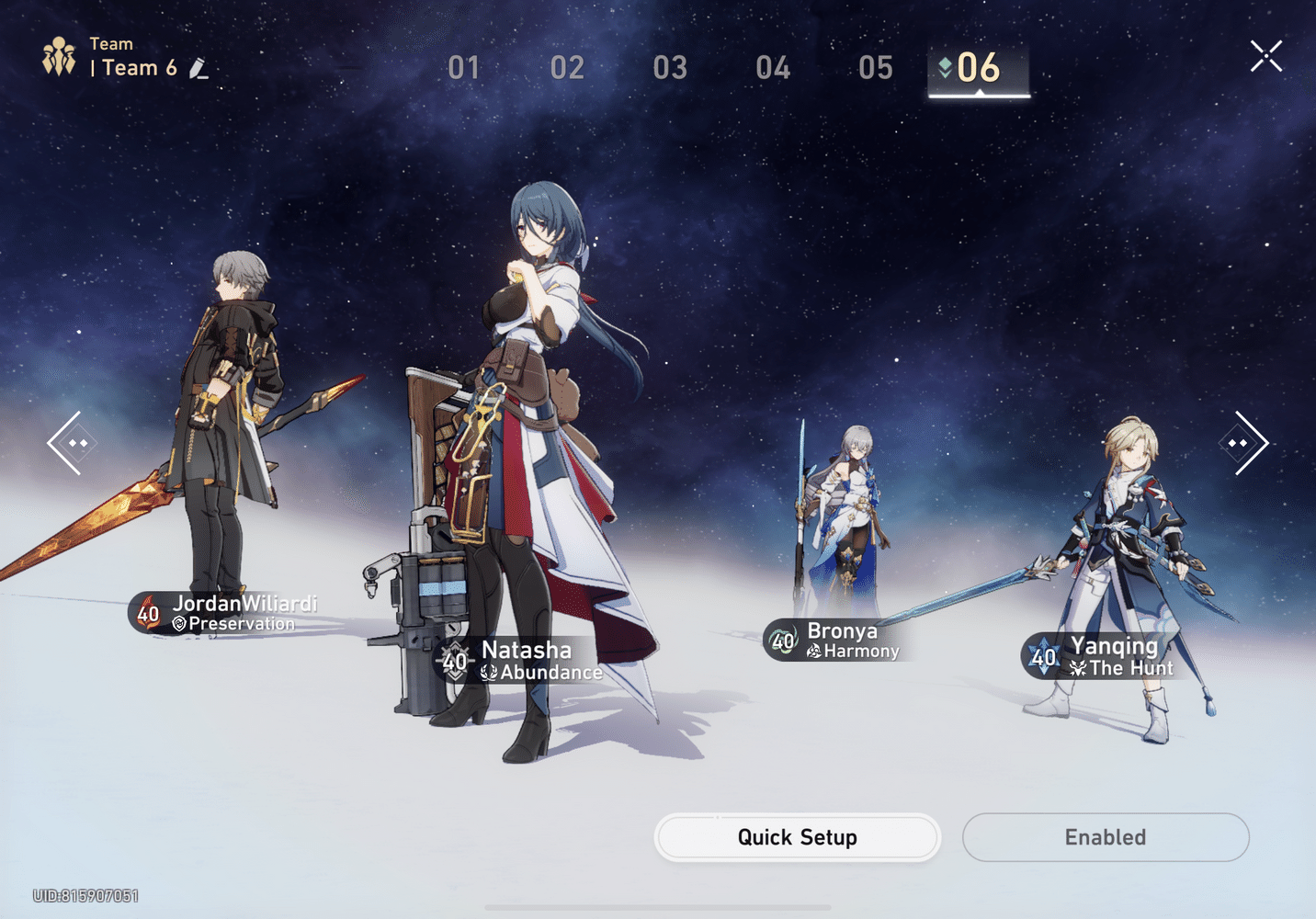Open team tab 03

(670, 68)
